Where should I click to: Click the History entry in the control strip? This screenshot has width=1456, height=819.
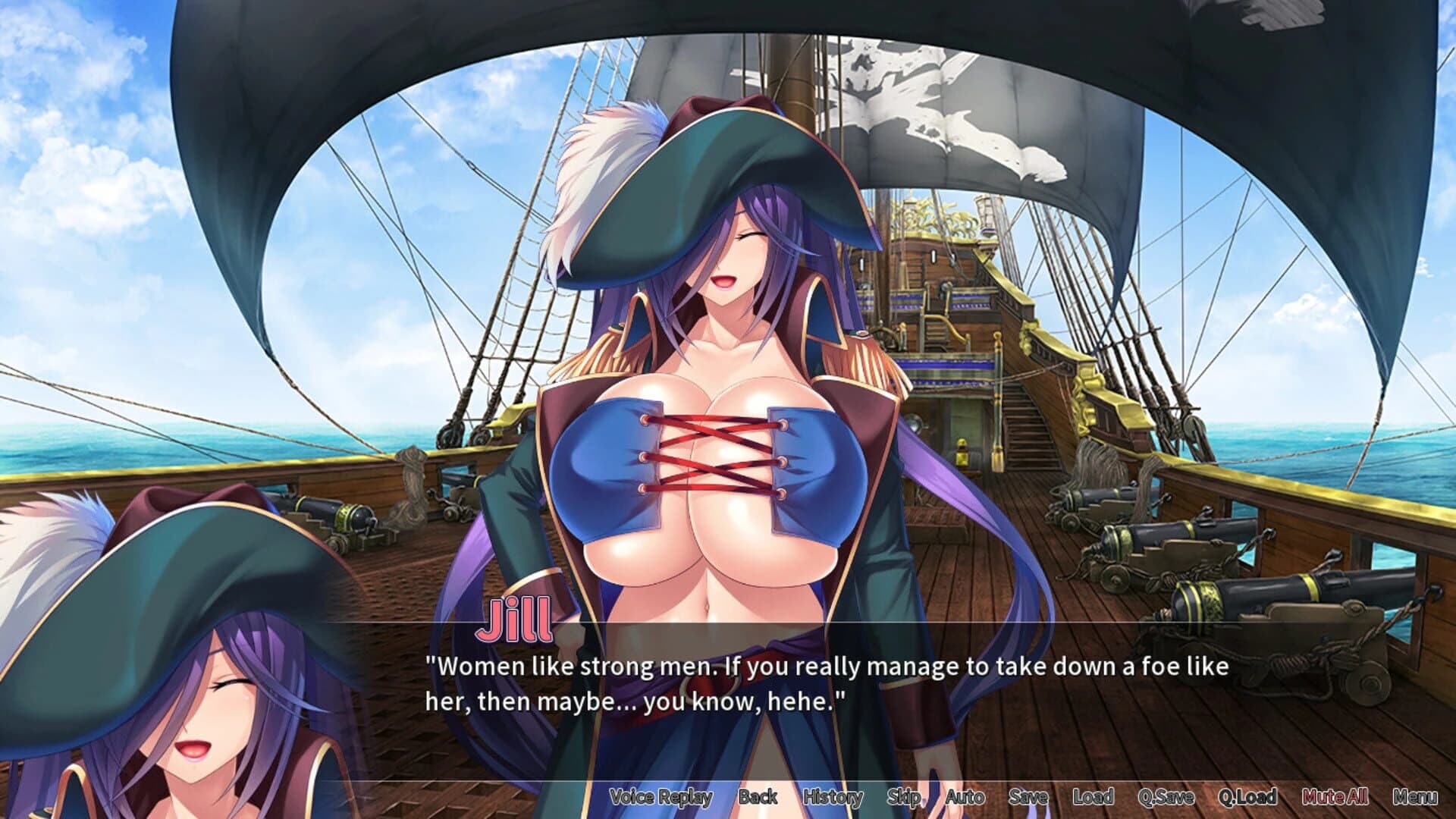click(x=833, y=797)
